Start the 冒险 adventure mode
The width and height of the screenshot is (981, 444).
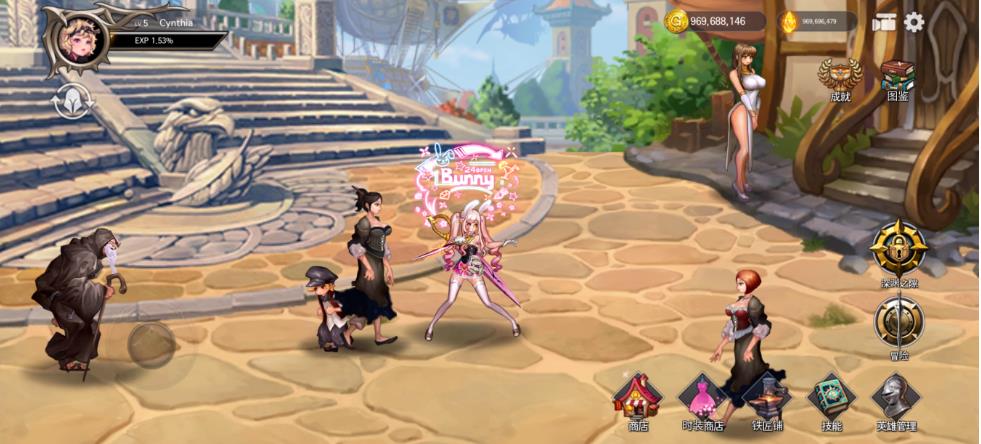point(897,326)
